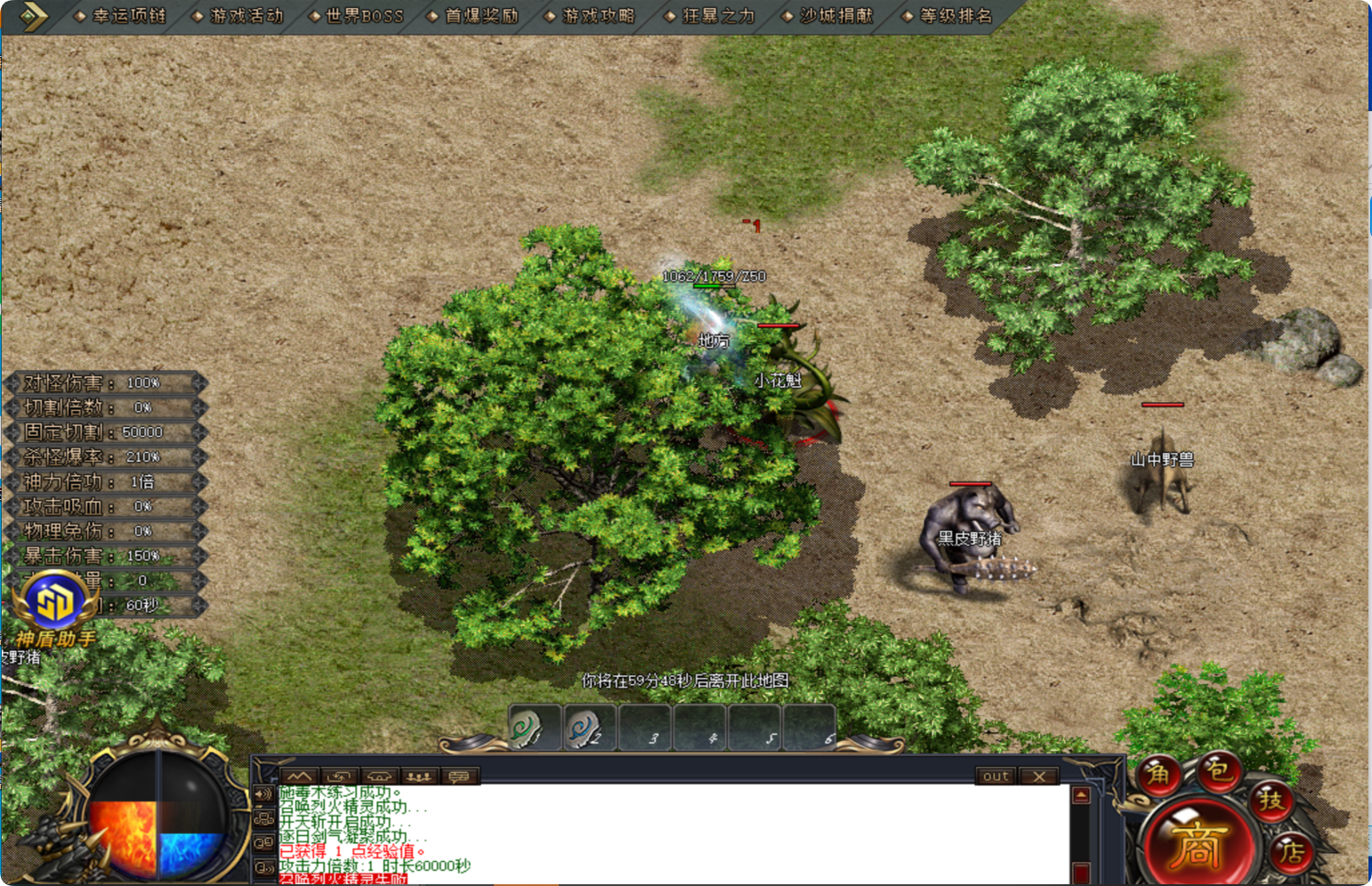This screenshot has width=1372, height=886.
Task: Open the inventory with the 包 icon
Action: pos(1219,774)
